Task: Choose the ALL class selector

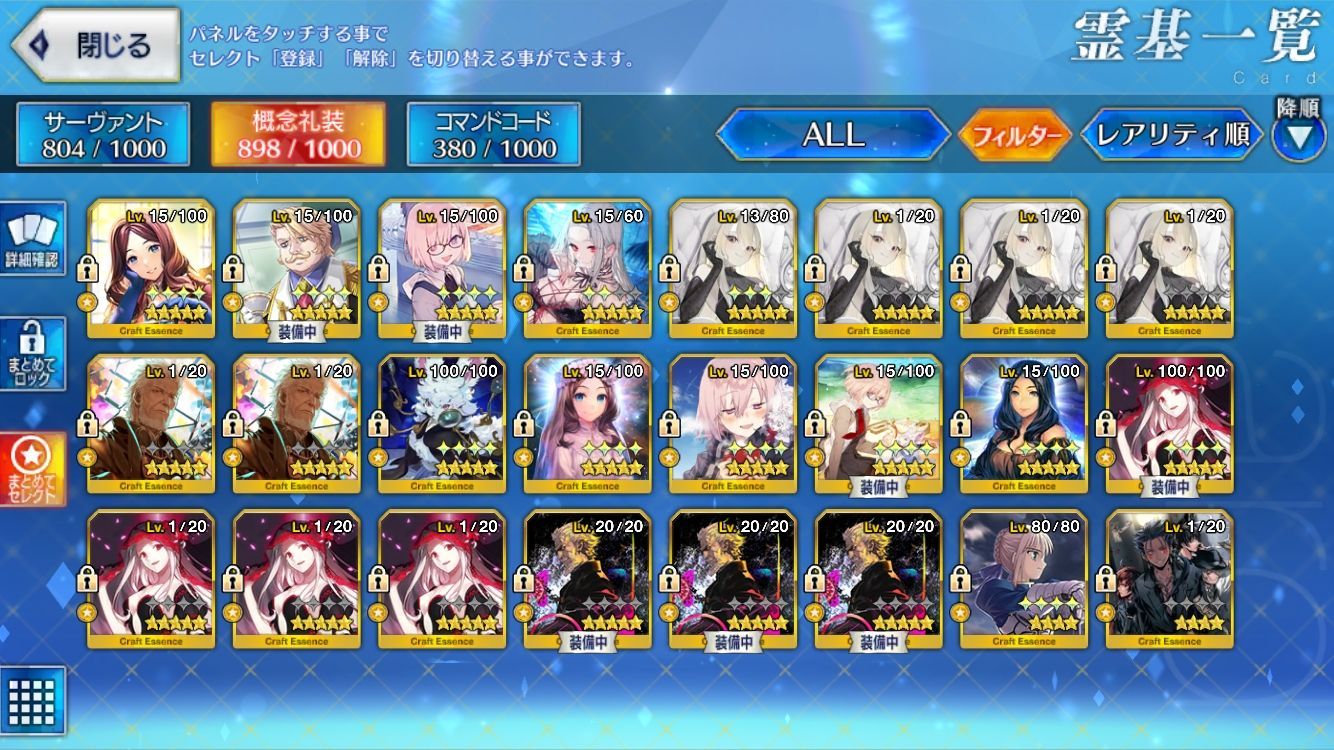Action: (833, 135)
